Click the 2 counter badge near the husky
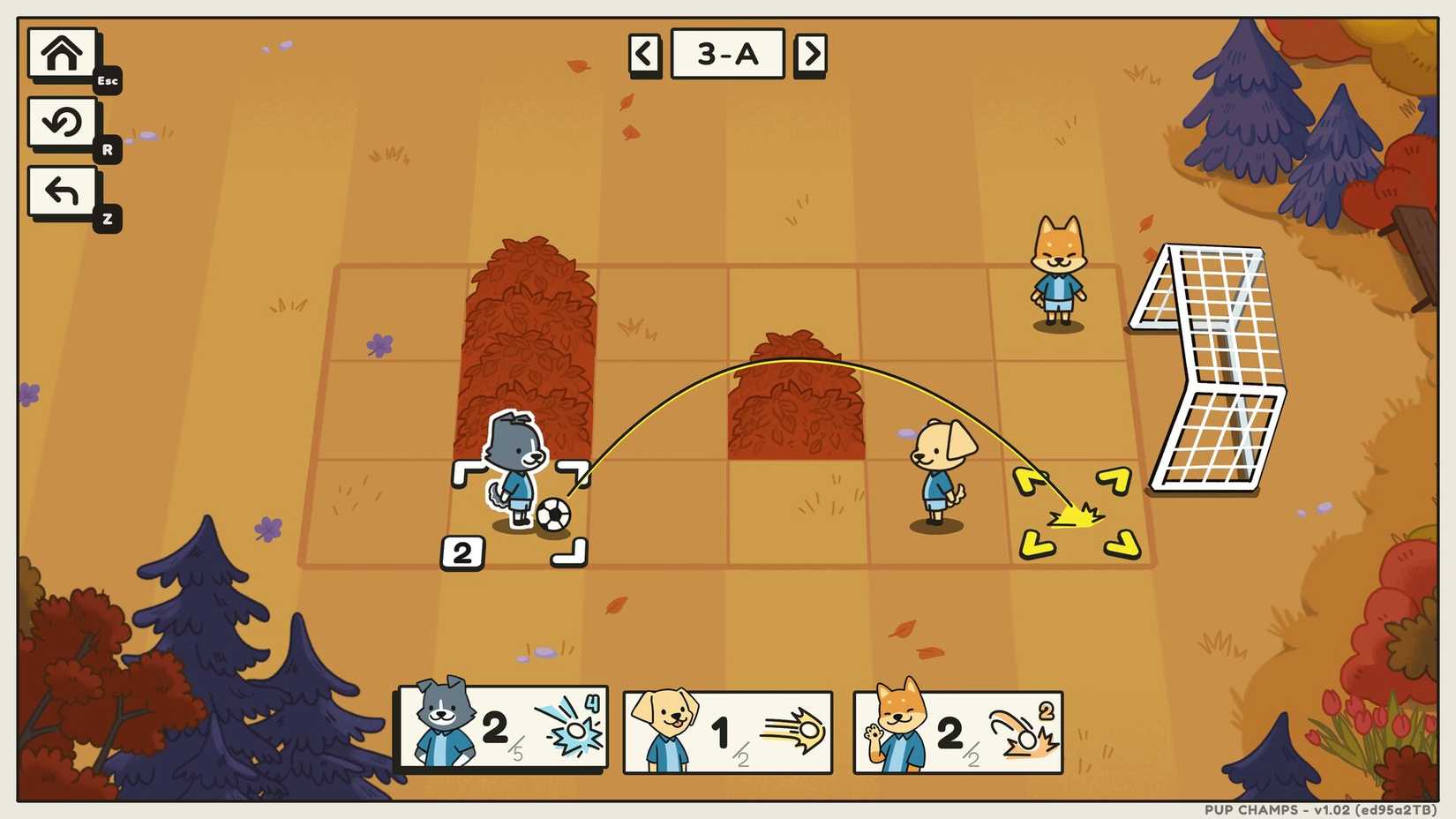This screenshot has height=819, width=1456. click(462, 552)
